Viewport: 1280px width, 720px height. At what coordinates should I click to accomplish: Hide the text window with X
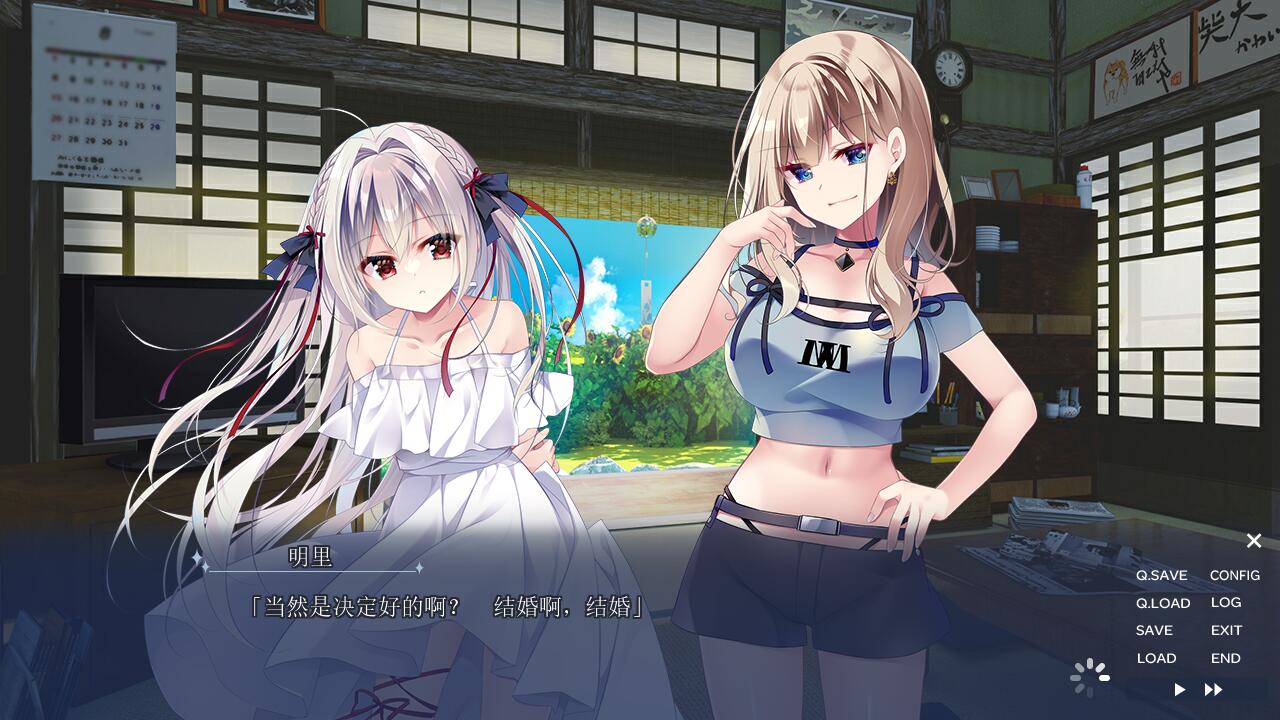click(x=1253, y=541)
